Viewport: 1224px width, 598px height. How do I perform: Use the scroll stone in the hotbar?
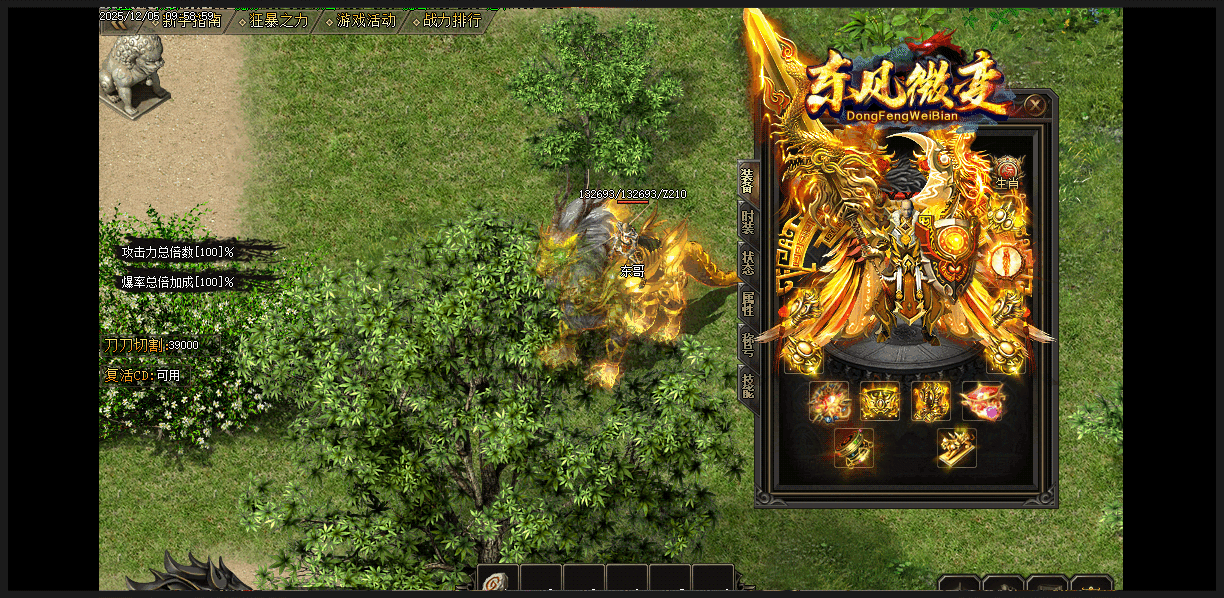[497, 582]
